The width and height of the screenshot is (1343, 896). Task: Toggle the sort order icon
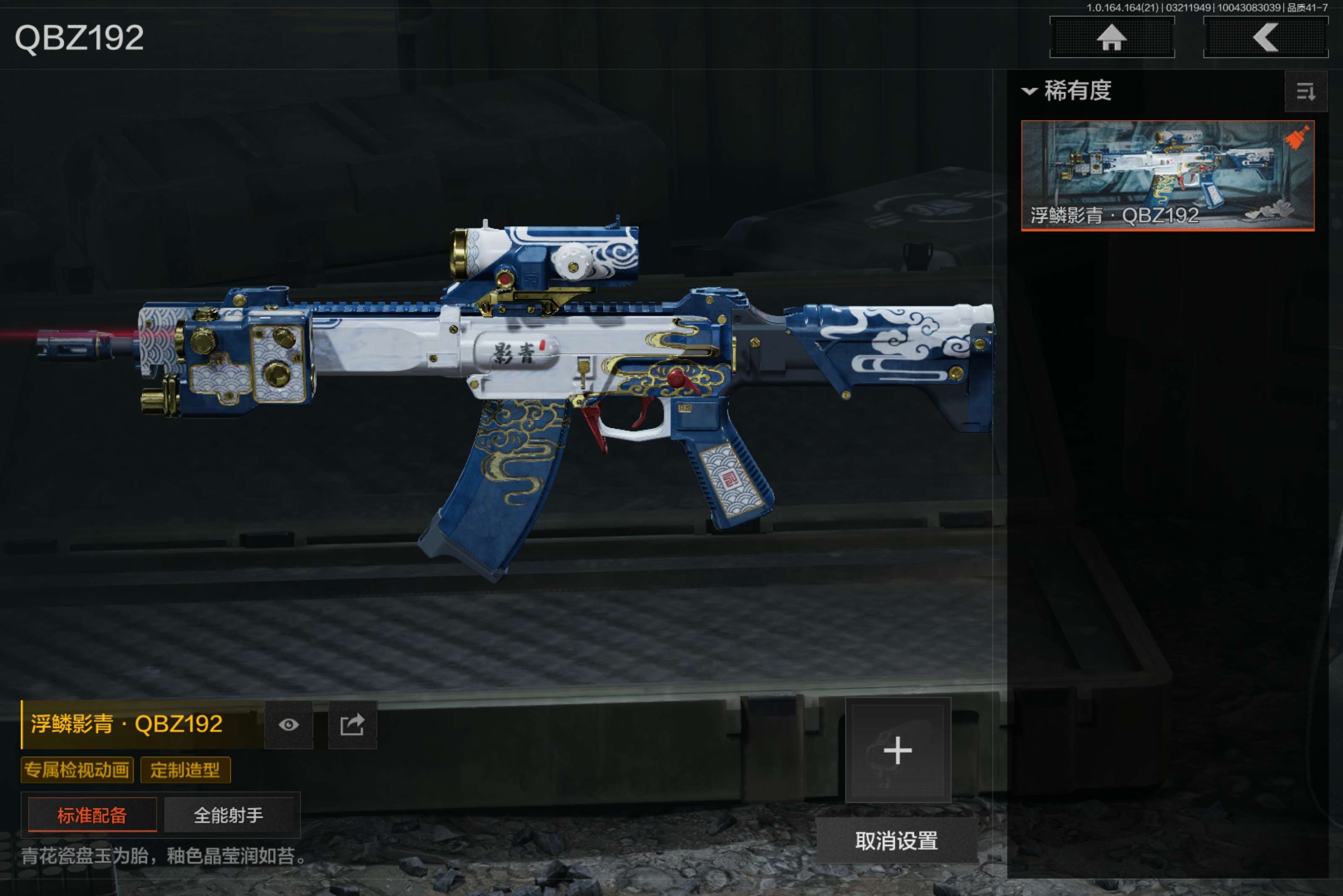[1305, 91]
